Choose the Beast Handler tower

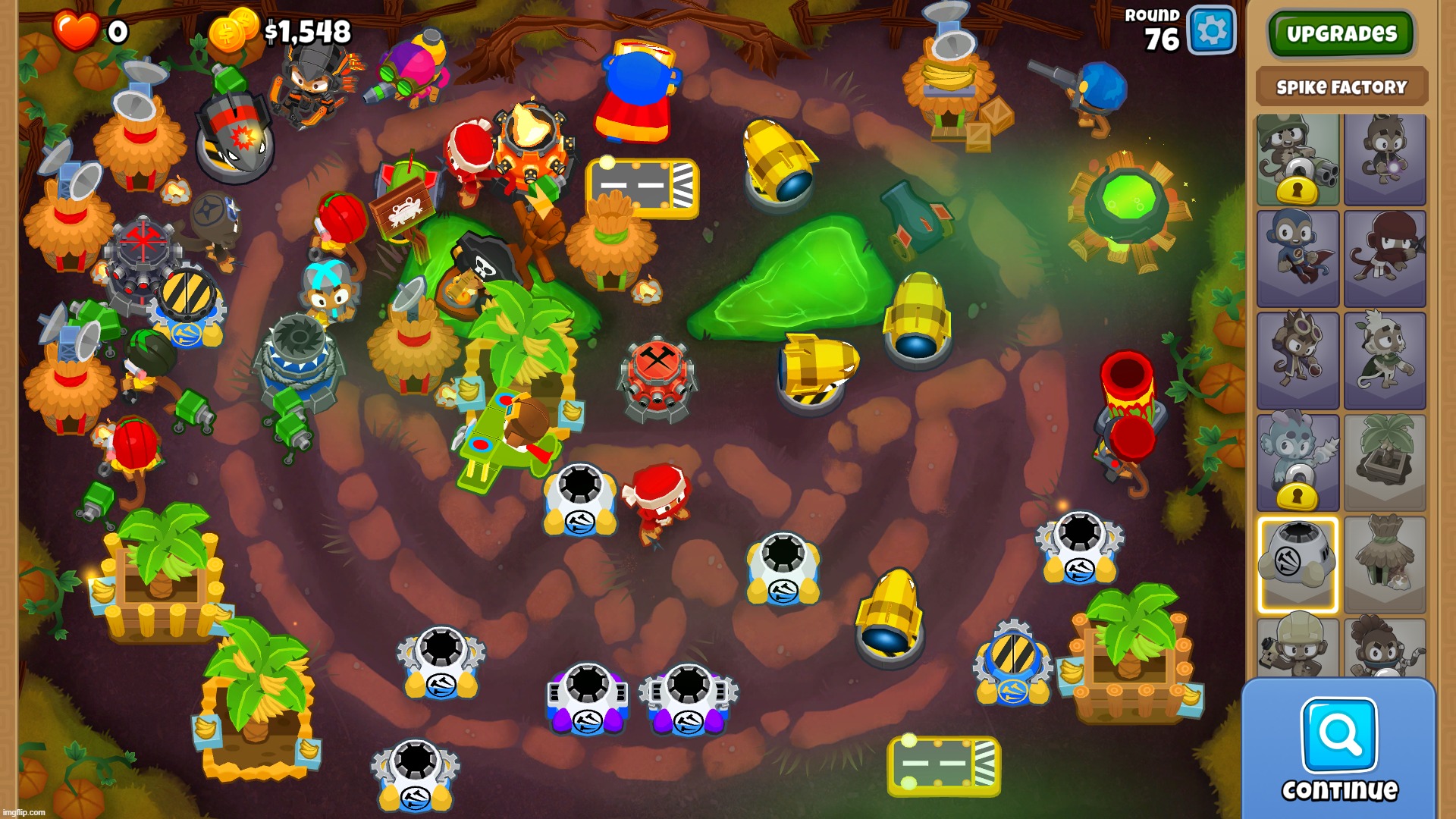pyautogui.click(x=1385, y=648)
